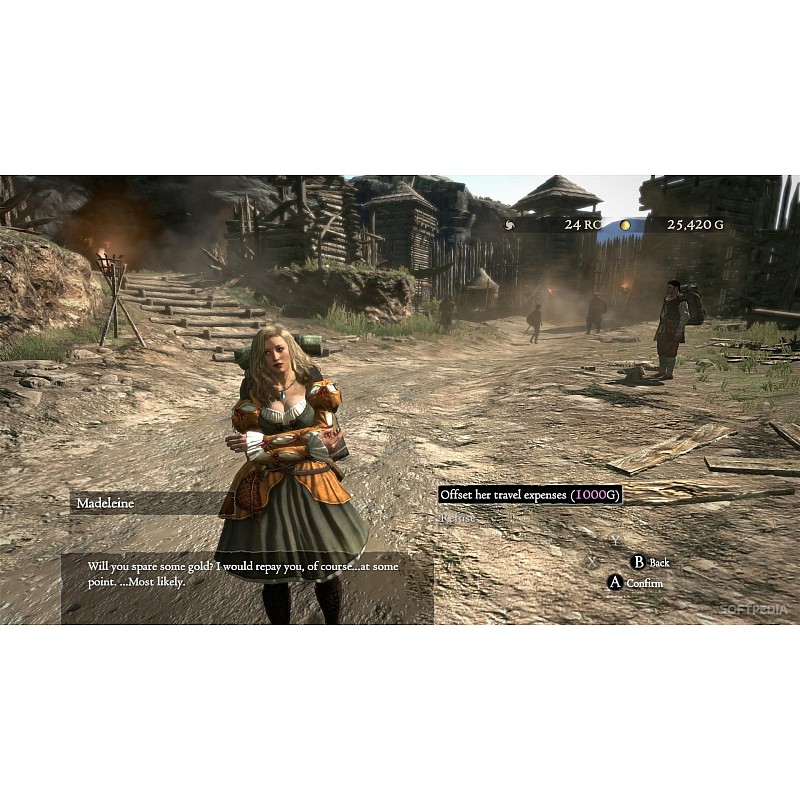This screenshot has width=800, height=800.
Task: Choose "Offset her travel expenses (1000G)"
Action: (x=530, y=495)
